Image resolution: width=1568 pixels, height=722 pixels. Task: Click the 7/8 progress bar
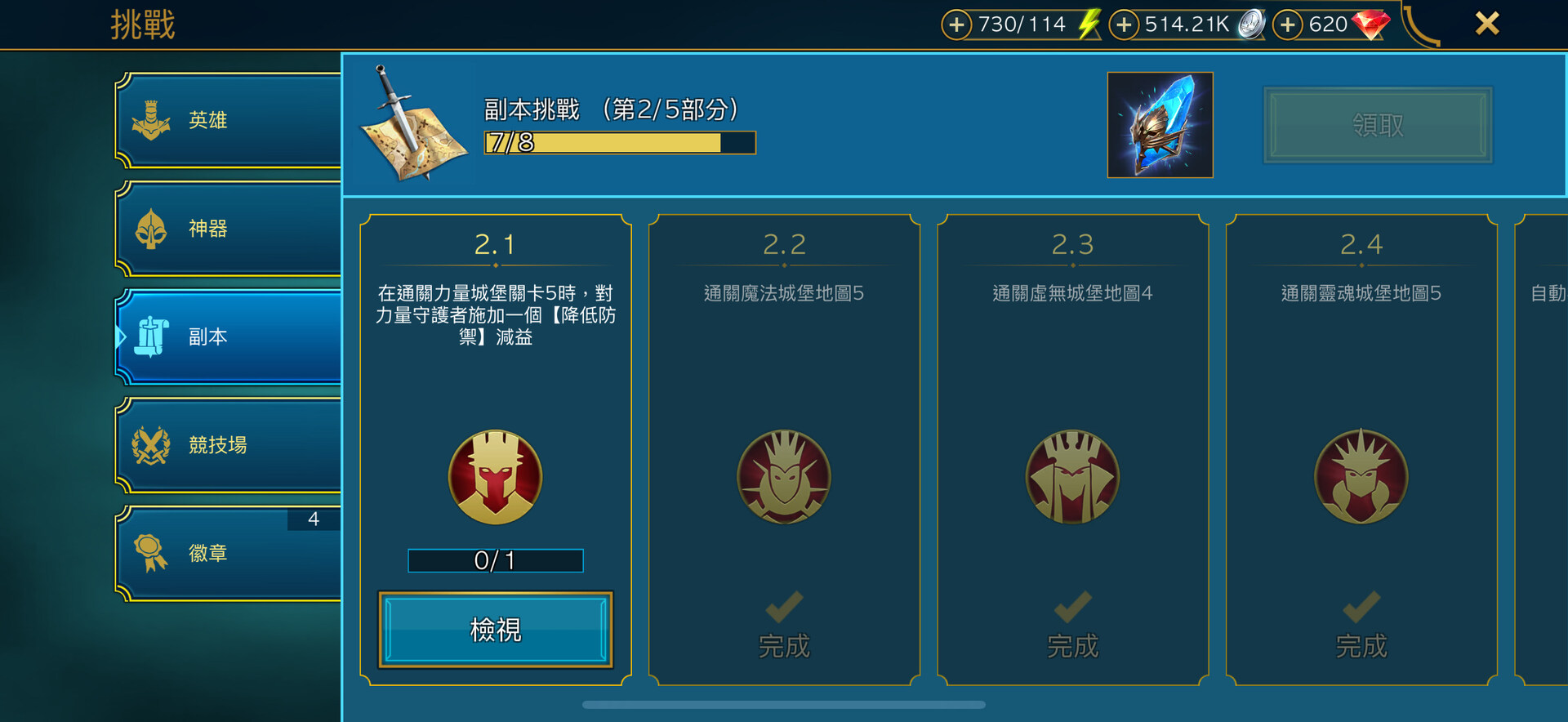[618, 143]
